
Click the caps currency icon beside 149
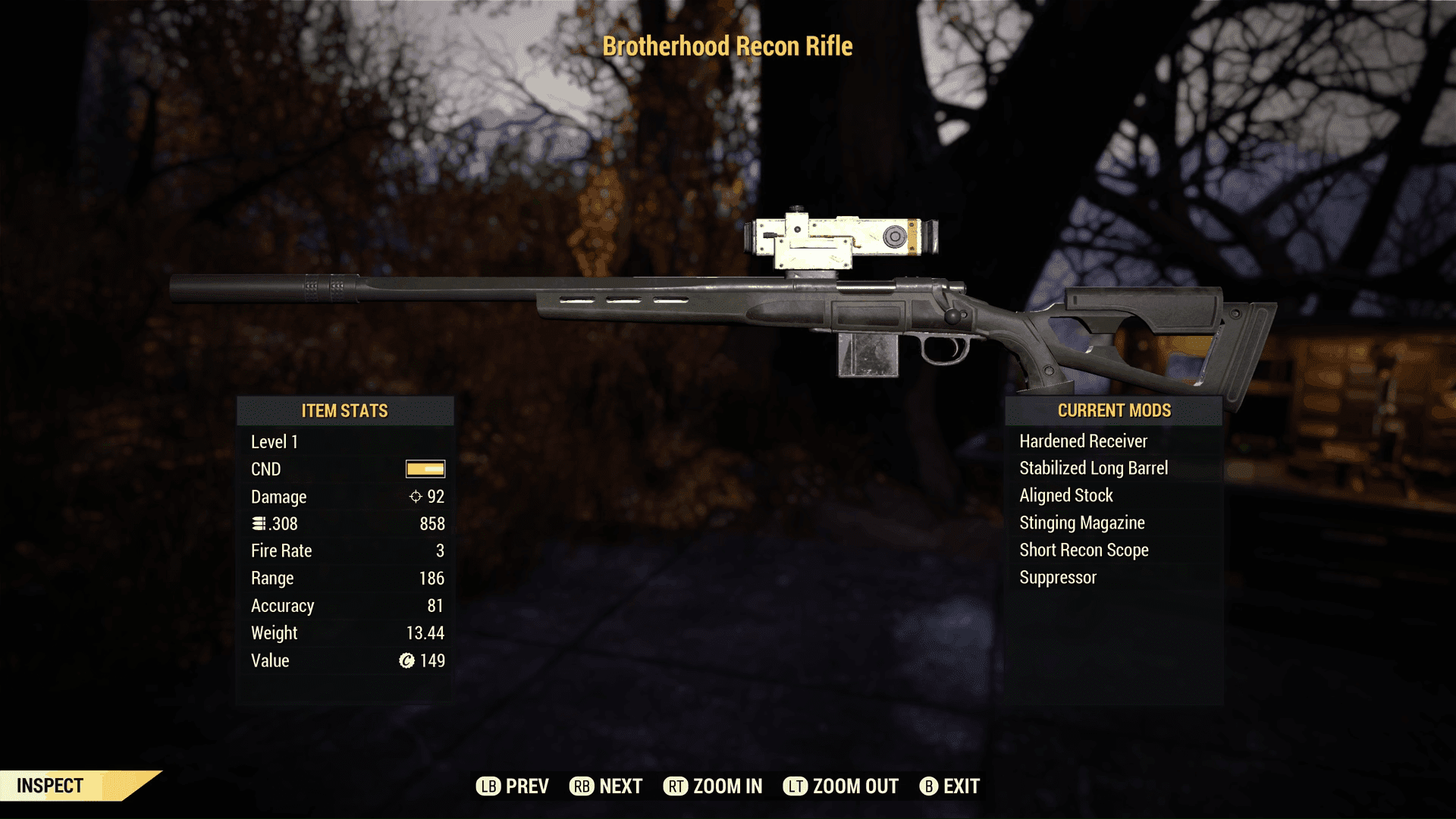click(406, 661)
